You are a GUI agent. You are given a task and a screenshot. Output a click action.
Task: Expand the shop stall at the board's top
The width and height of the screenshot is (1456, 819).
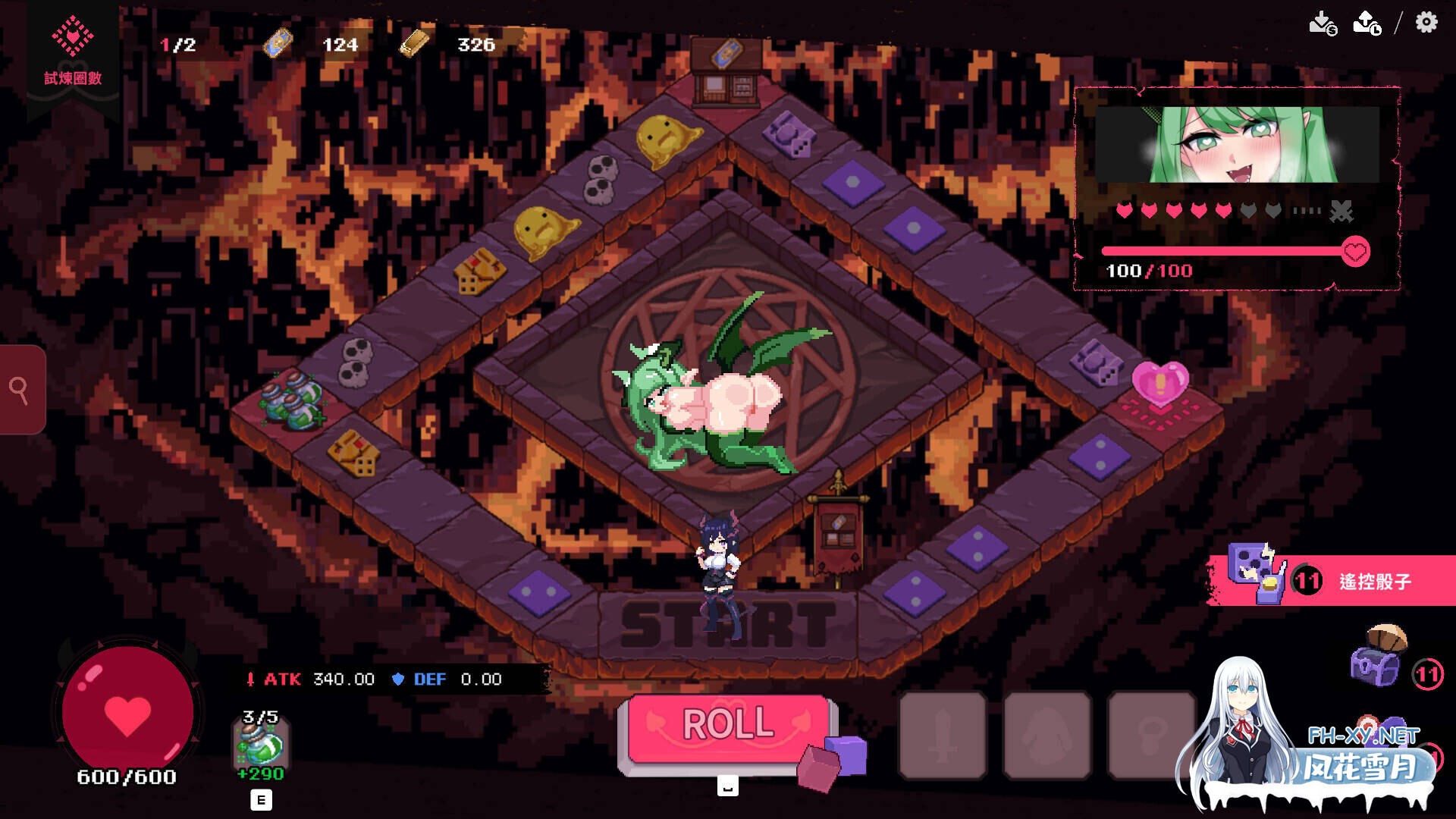[724, 72]
